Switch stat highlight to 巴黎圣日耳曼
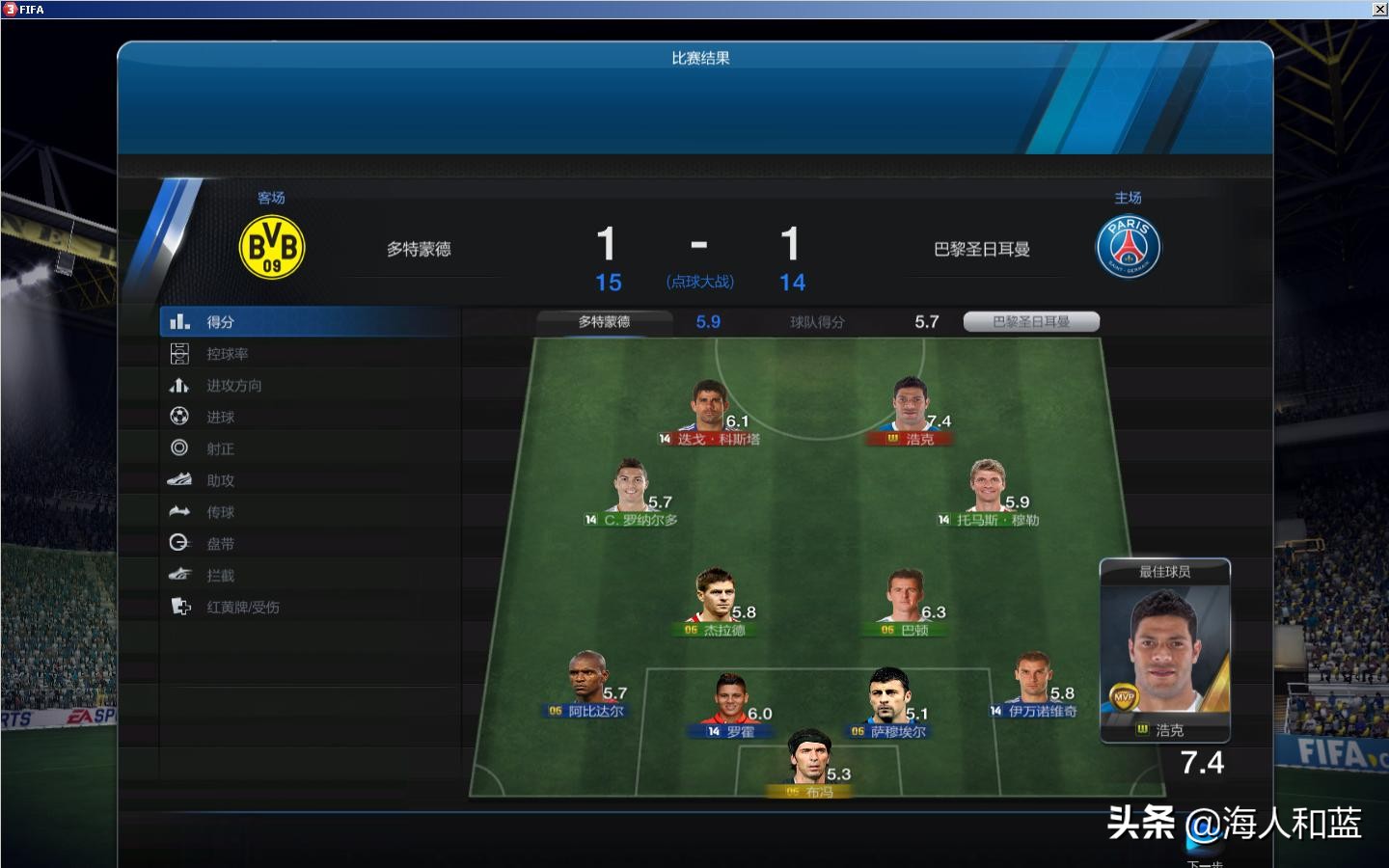The width and height of the screenshot is (1389, 868). pyautogui.click(x=1029, y=321)
